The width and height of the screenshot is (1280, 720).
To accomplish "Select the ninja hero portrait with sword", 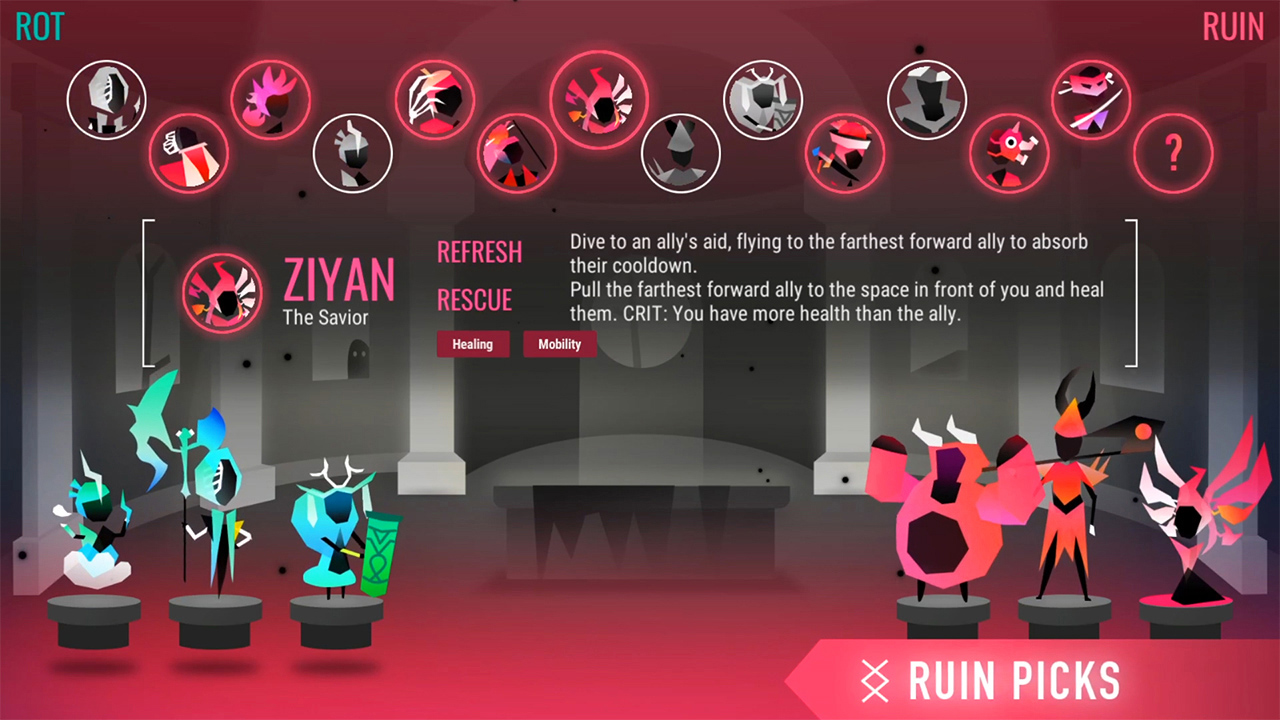I will [1092, 98].
